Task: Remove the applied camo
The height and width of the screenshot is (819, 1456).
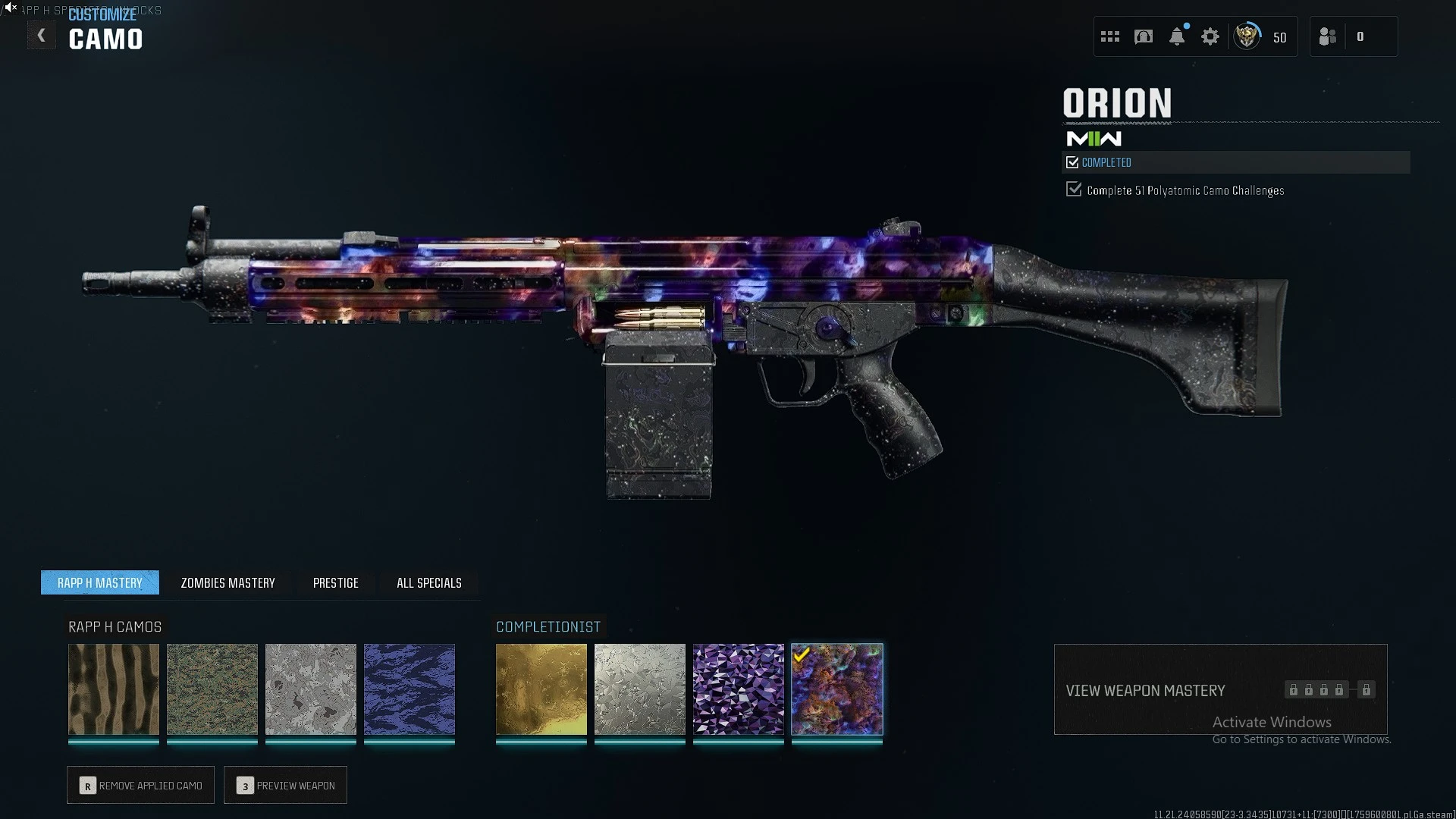Action: pyautogui.click(x=141, y=786)
